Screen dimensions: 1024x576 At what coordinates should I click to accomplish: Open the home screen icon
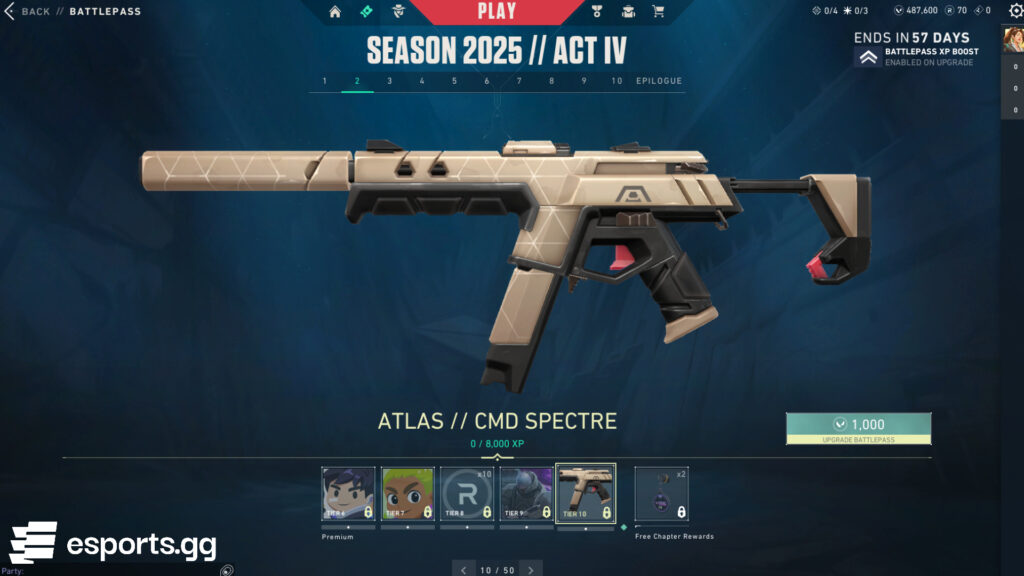click(335, 12)
